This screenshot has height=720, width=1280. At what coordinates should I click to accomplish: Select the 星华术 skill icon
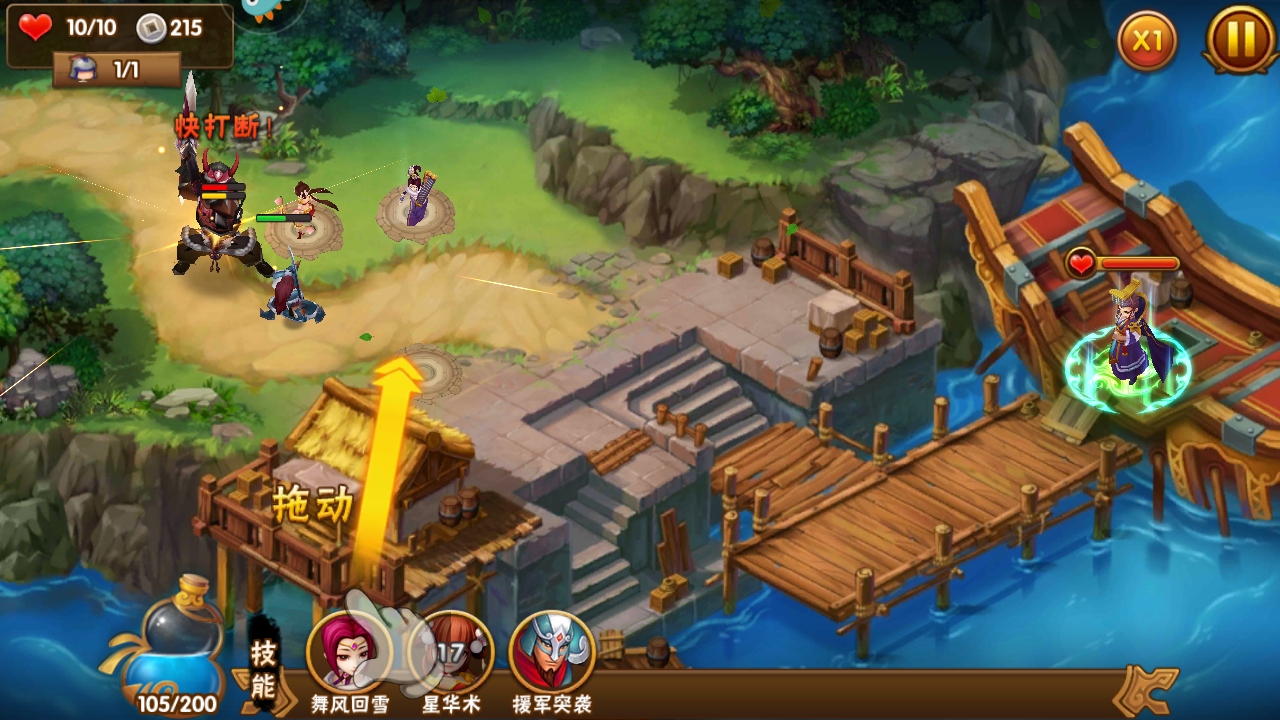(451, 652)
